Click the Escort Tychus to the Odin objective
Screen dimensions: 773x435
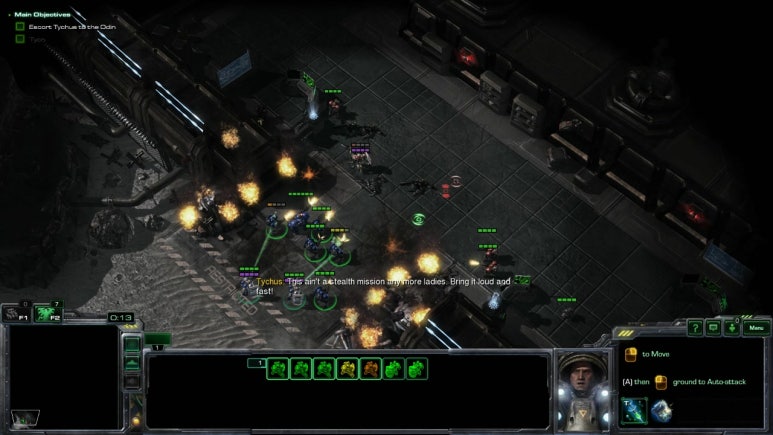click(64, 26)
